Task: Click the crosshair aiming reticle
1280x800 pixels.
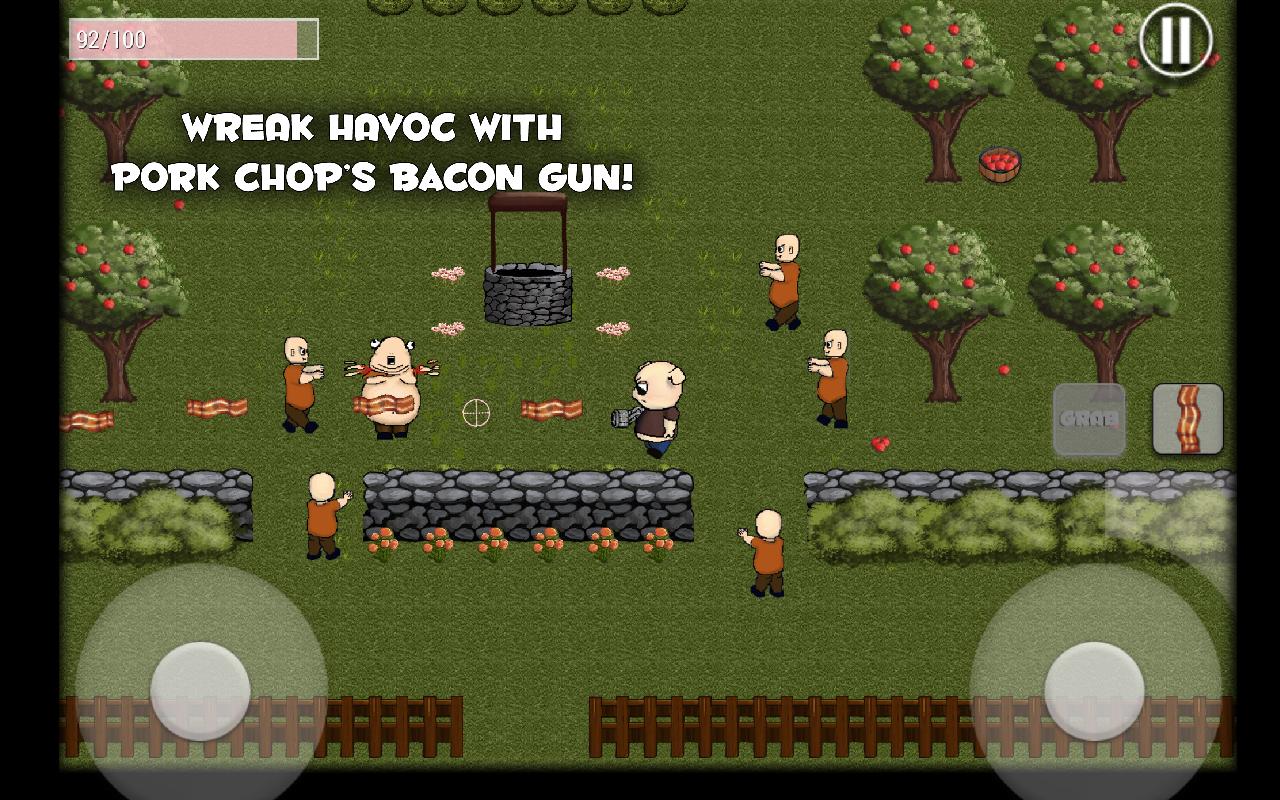Action: (475, 413)
